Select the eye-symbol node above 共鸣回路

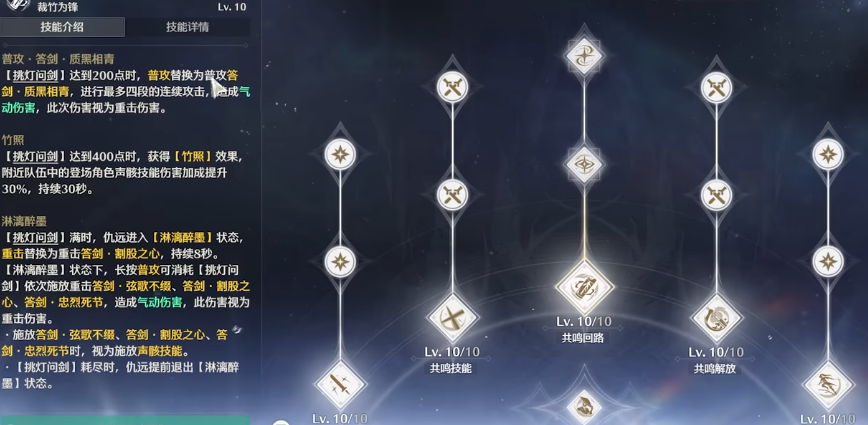point(584,162)
